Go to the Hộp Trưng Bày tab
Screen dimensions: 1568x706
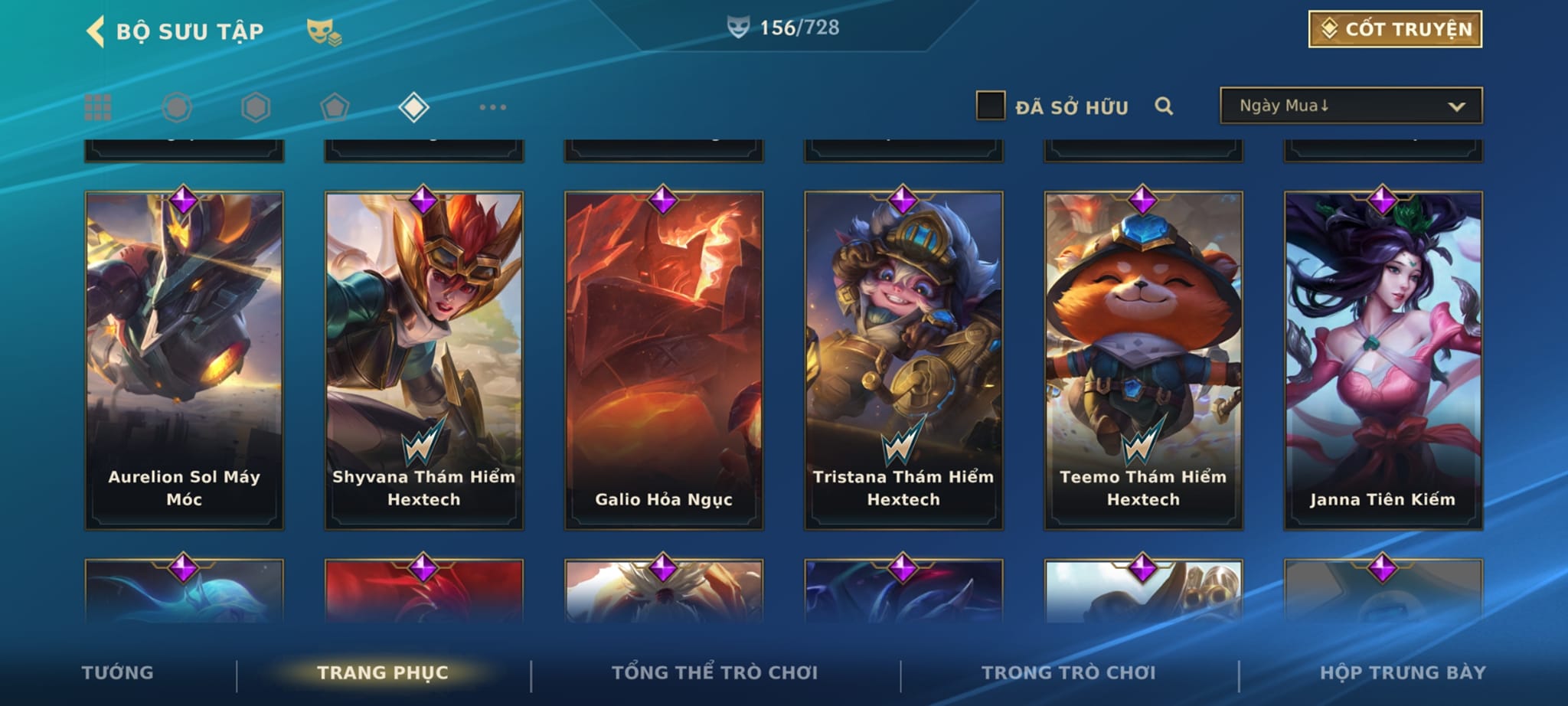point(1403,672)
